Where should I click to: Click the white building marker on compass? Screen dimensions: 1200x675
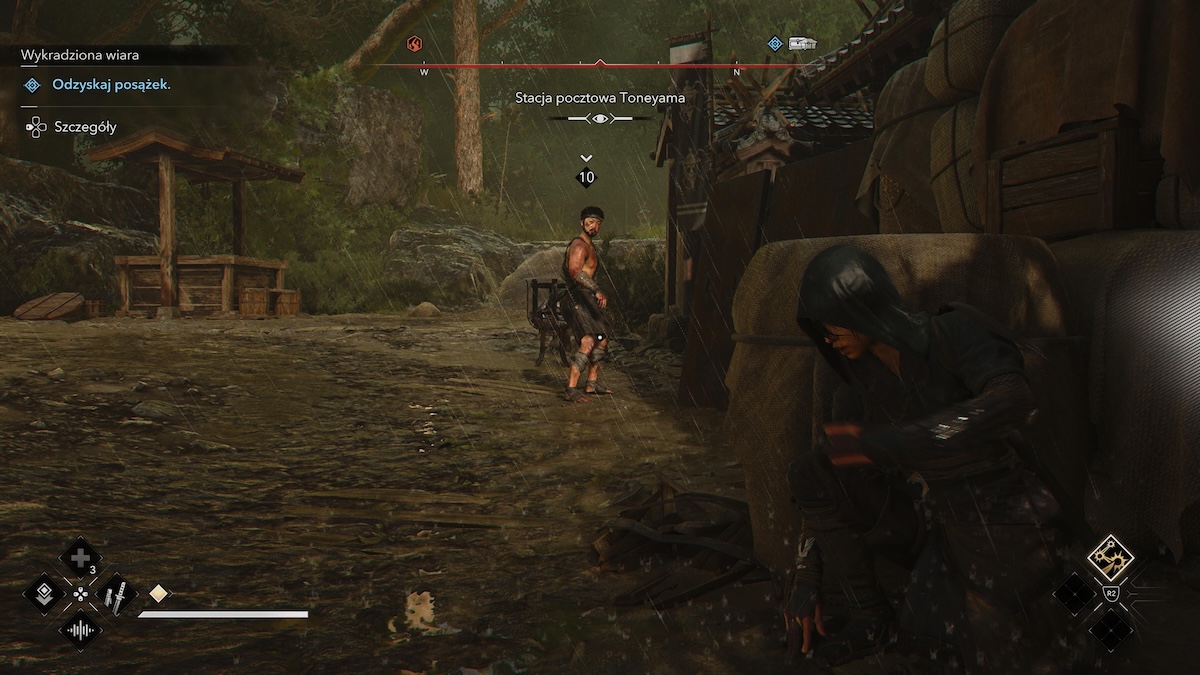click(802, 44)
